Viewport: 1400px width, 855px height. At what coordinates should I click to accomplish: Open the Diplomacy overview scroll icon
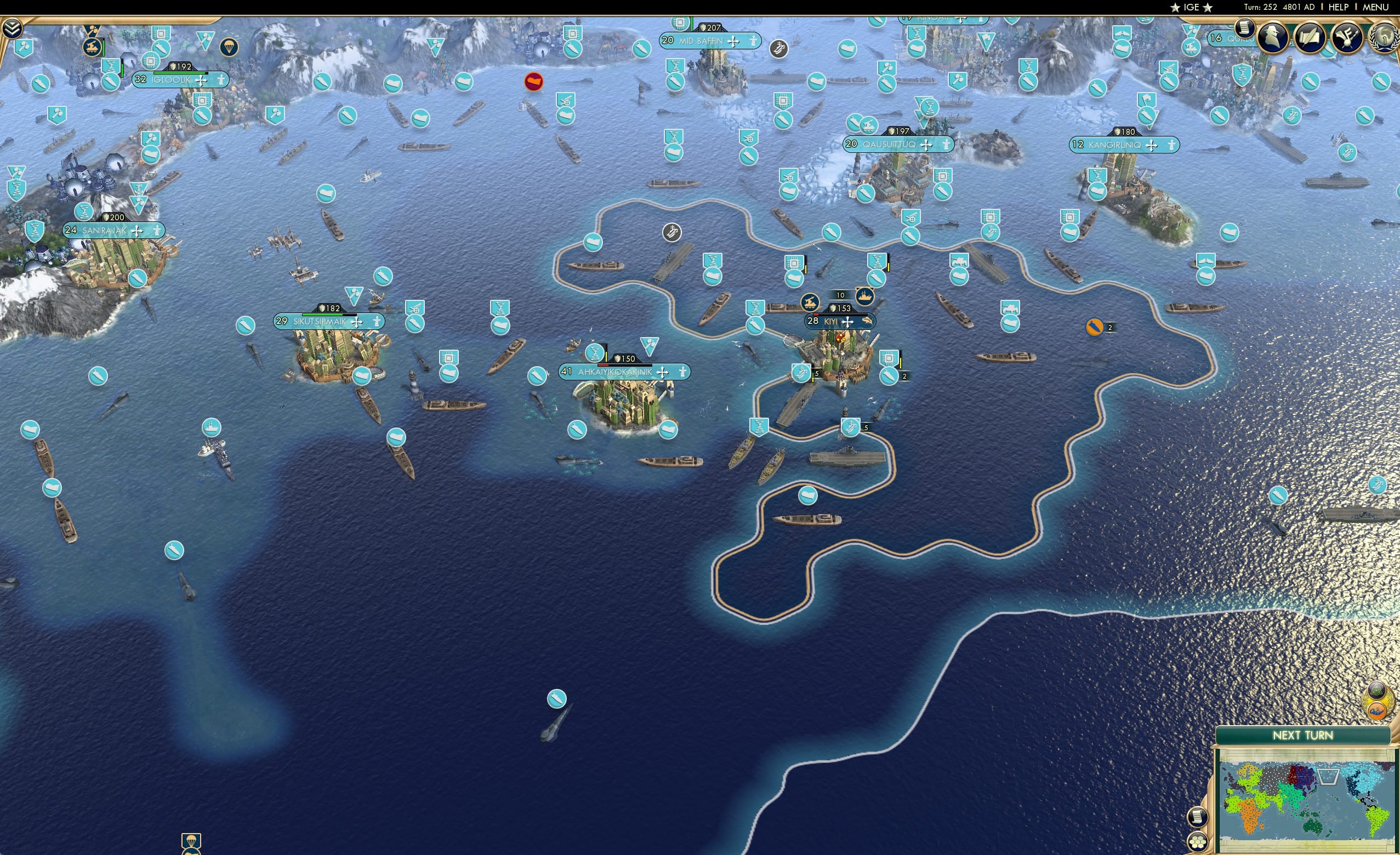tap(1310, 37)
